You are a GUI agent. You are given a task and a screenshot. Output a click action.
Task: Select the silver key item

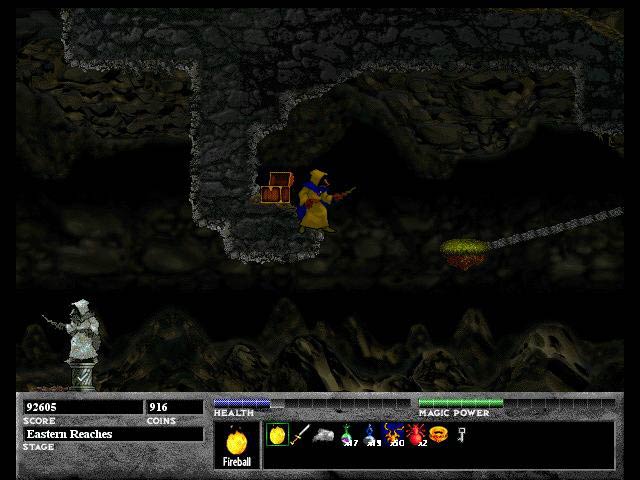tap(461, 434)
